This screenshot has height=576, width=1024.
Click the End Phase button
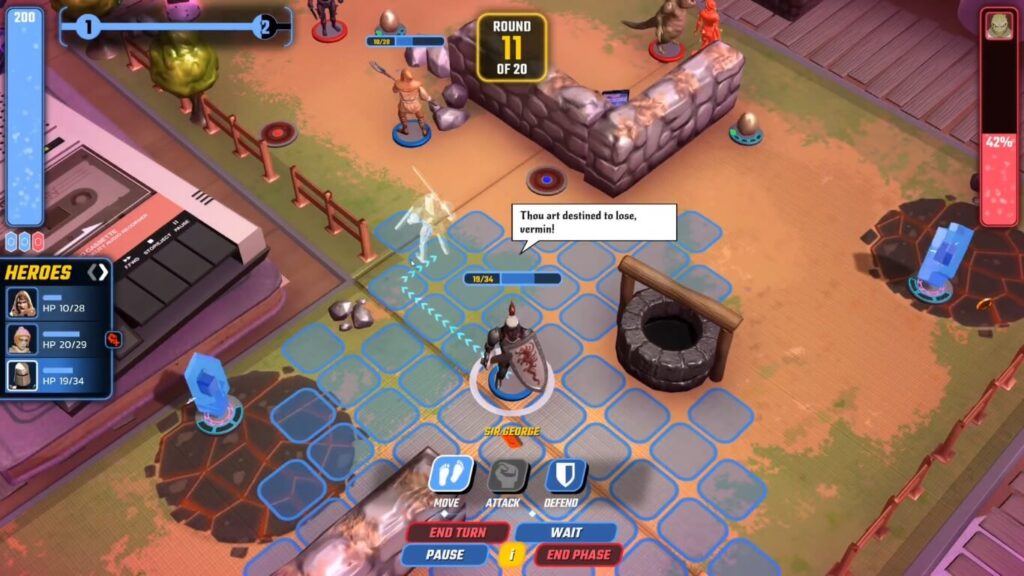tap(579, 555)
